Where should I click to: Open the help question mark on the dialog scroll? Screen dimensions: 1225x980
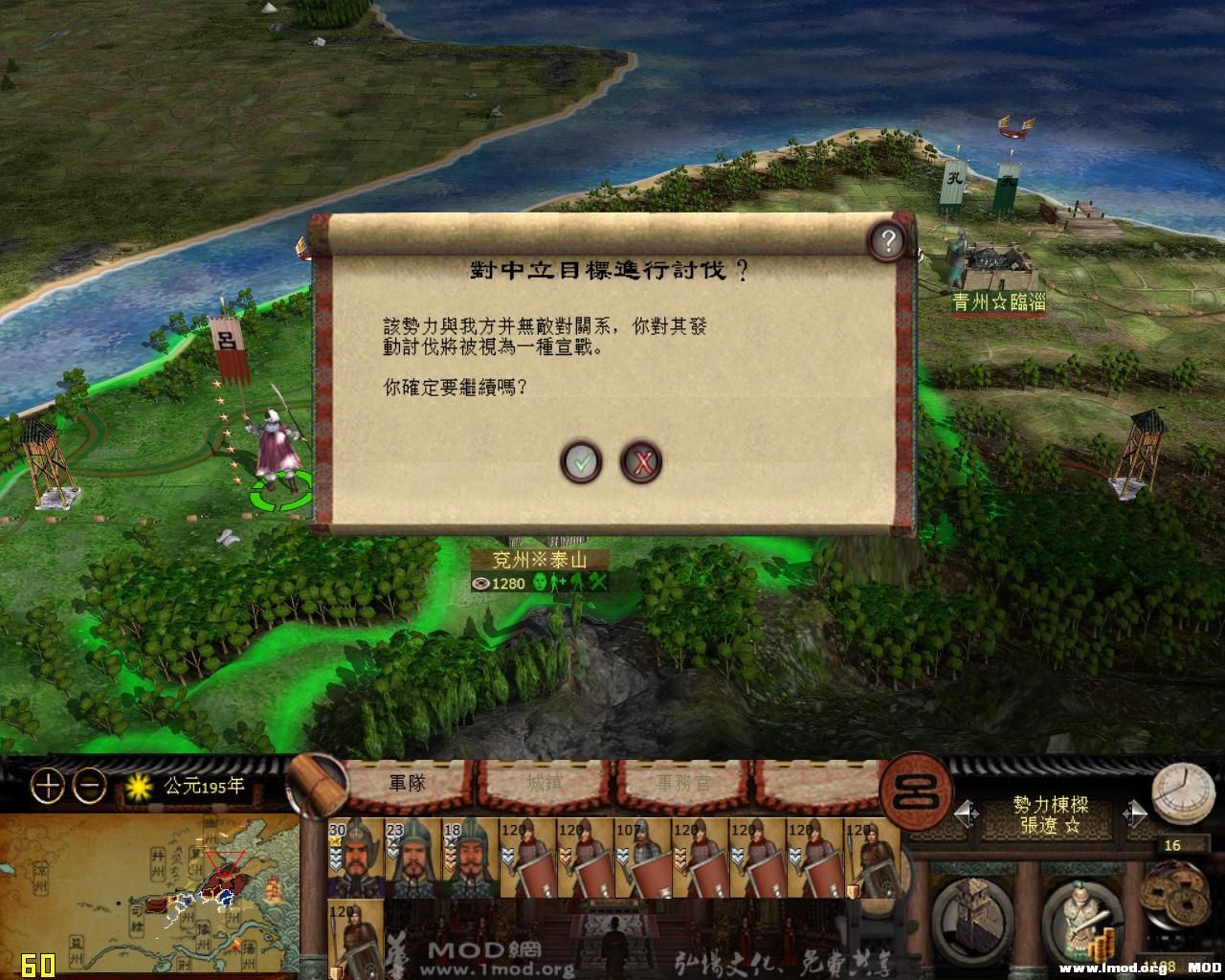886,241
